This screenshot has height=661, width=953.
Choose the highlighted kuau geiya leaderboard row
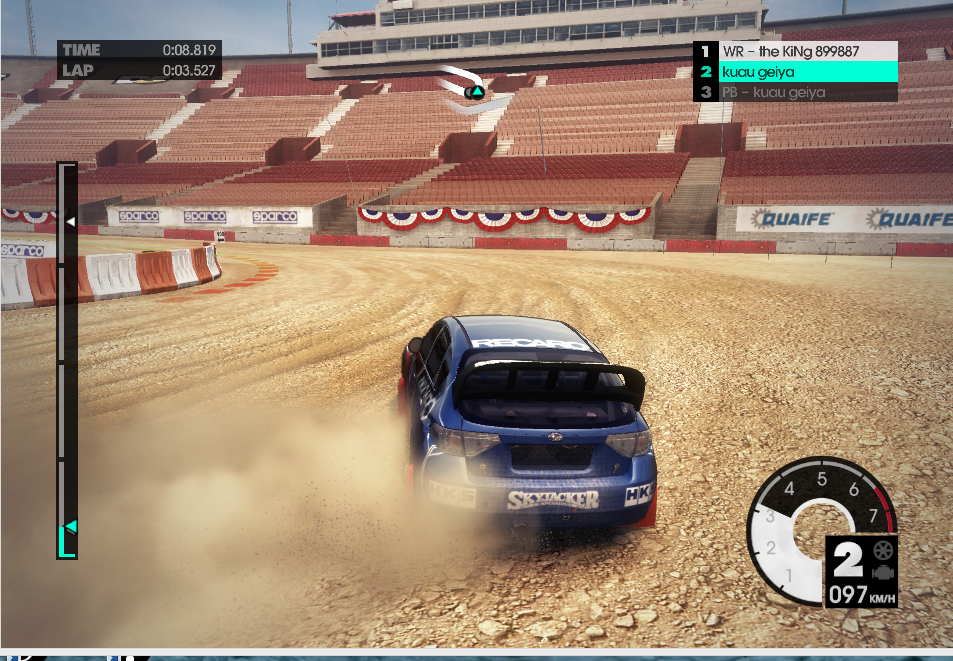(x=796, y=72)
